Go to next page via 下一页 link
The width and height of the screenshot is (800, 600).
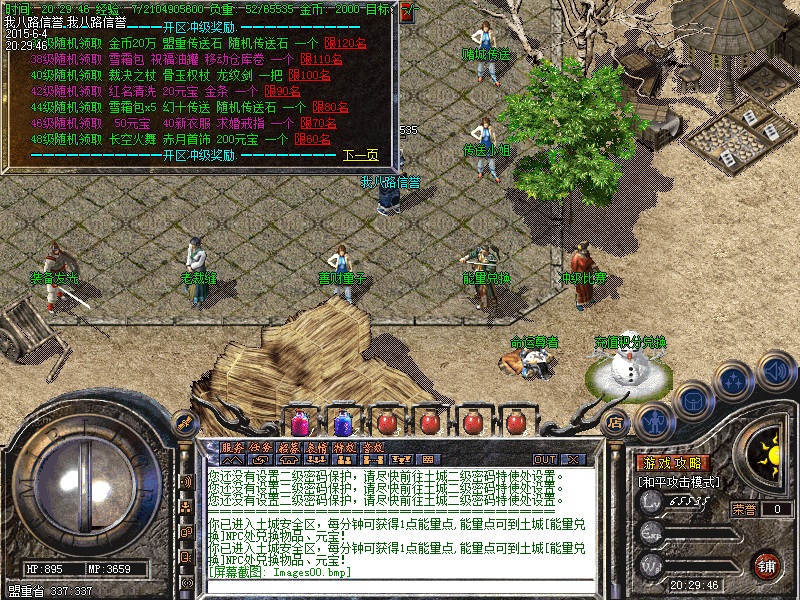coord(361,155)
